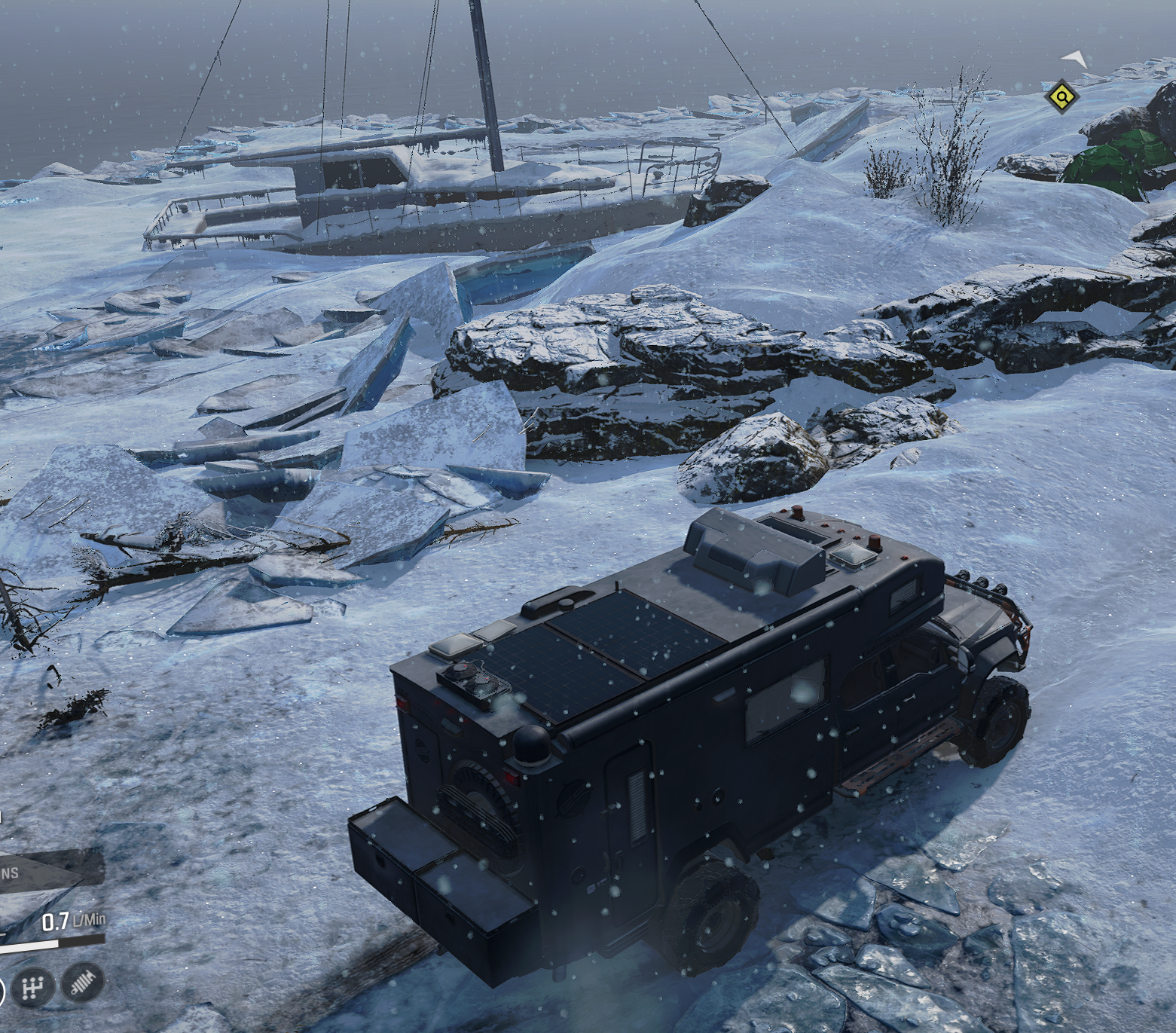The image size is (1176, 1033).
Task: Click the diamond-shaped mission marker above the tent
Action: [x=1061, y=97]
